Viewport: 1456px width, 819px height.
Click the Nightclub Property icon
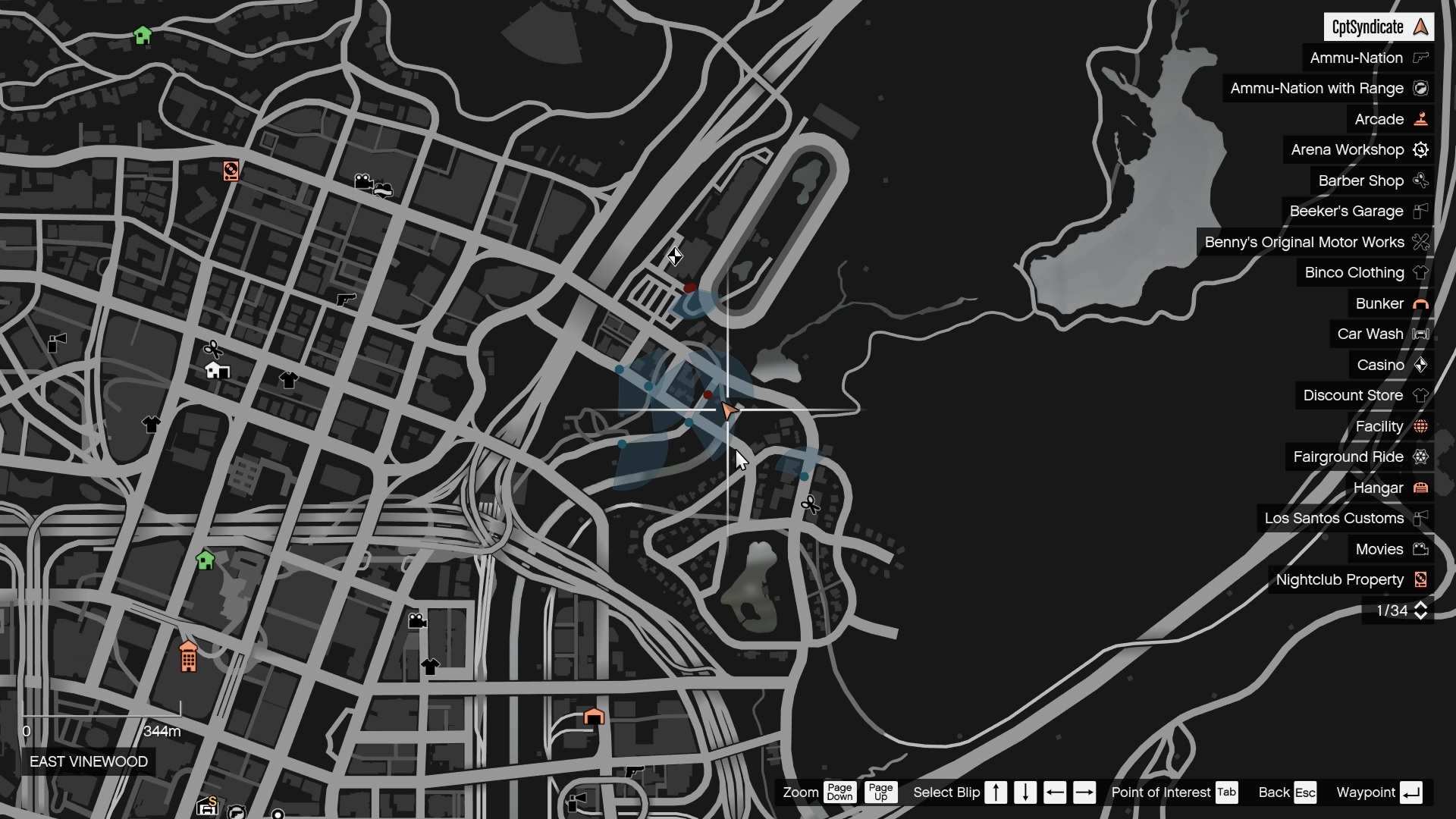pos(1421,579)
